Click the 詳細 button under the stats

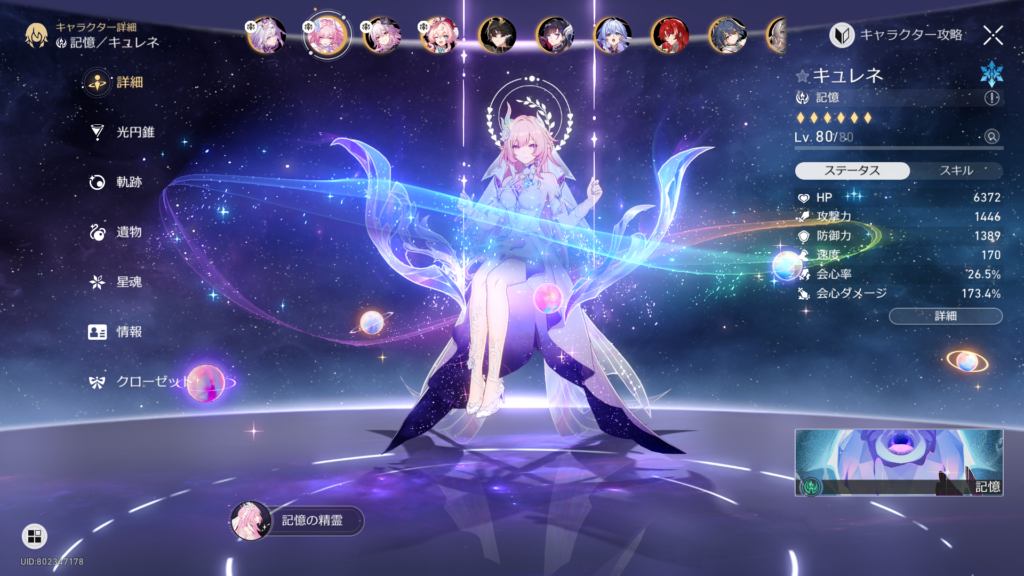point(945,316)
